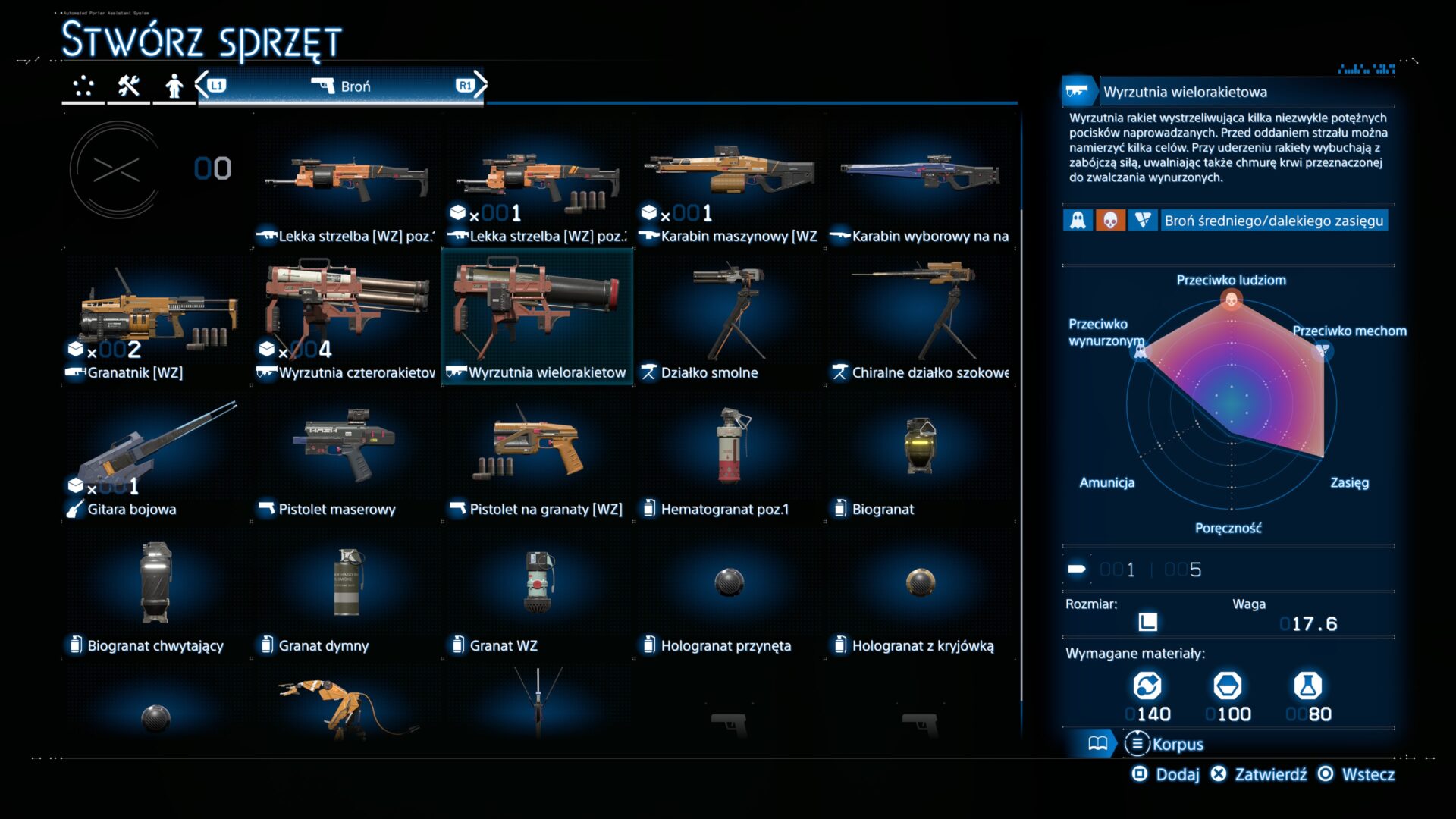The image size is (1456, 819).
Task: Select the Biogranat chwytający canister
Action: [x=157, y=594]
